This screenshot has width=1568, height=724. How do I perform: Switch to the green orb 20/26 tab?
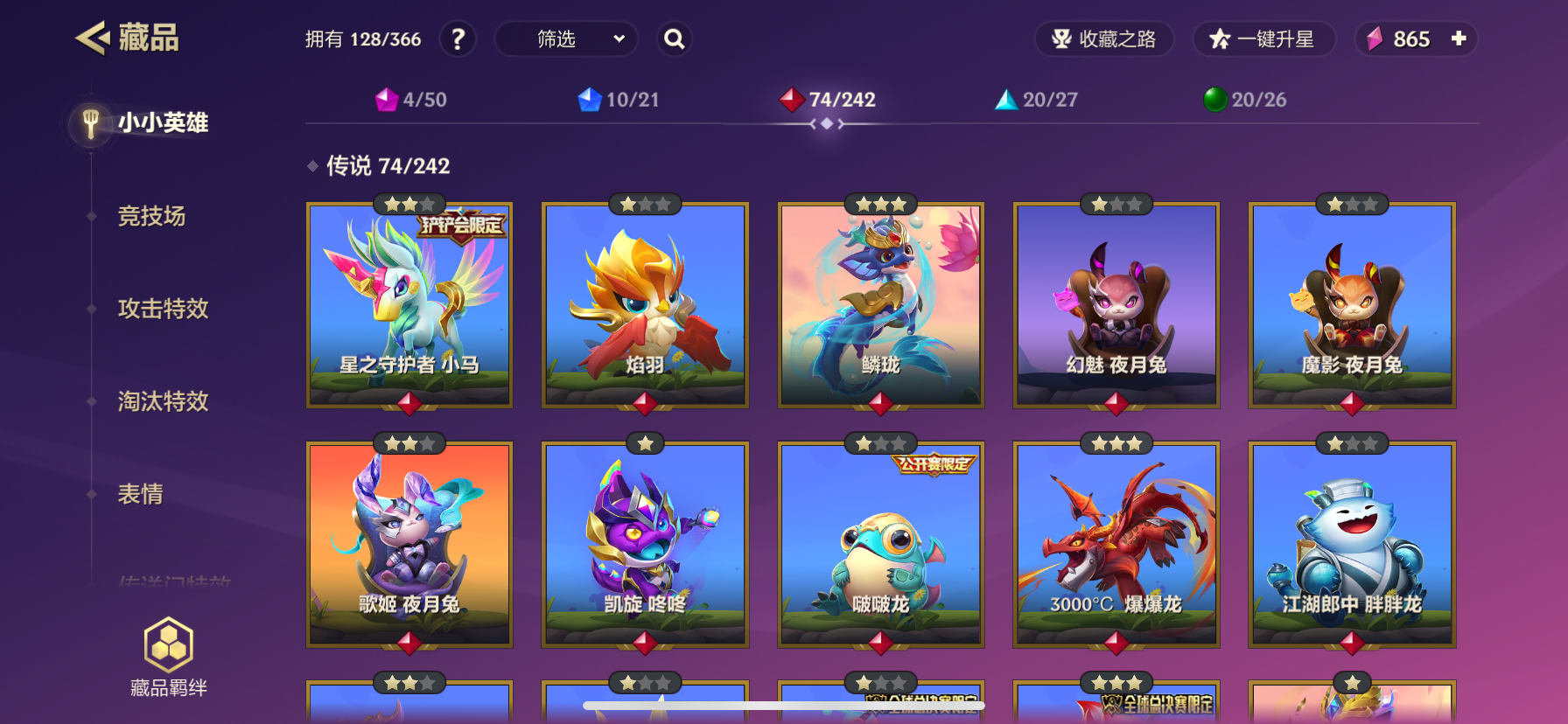point(1244,100)
